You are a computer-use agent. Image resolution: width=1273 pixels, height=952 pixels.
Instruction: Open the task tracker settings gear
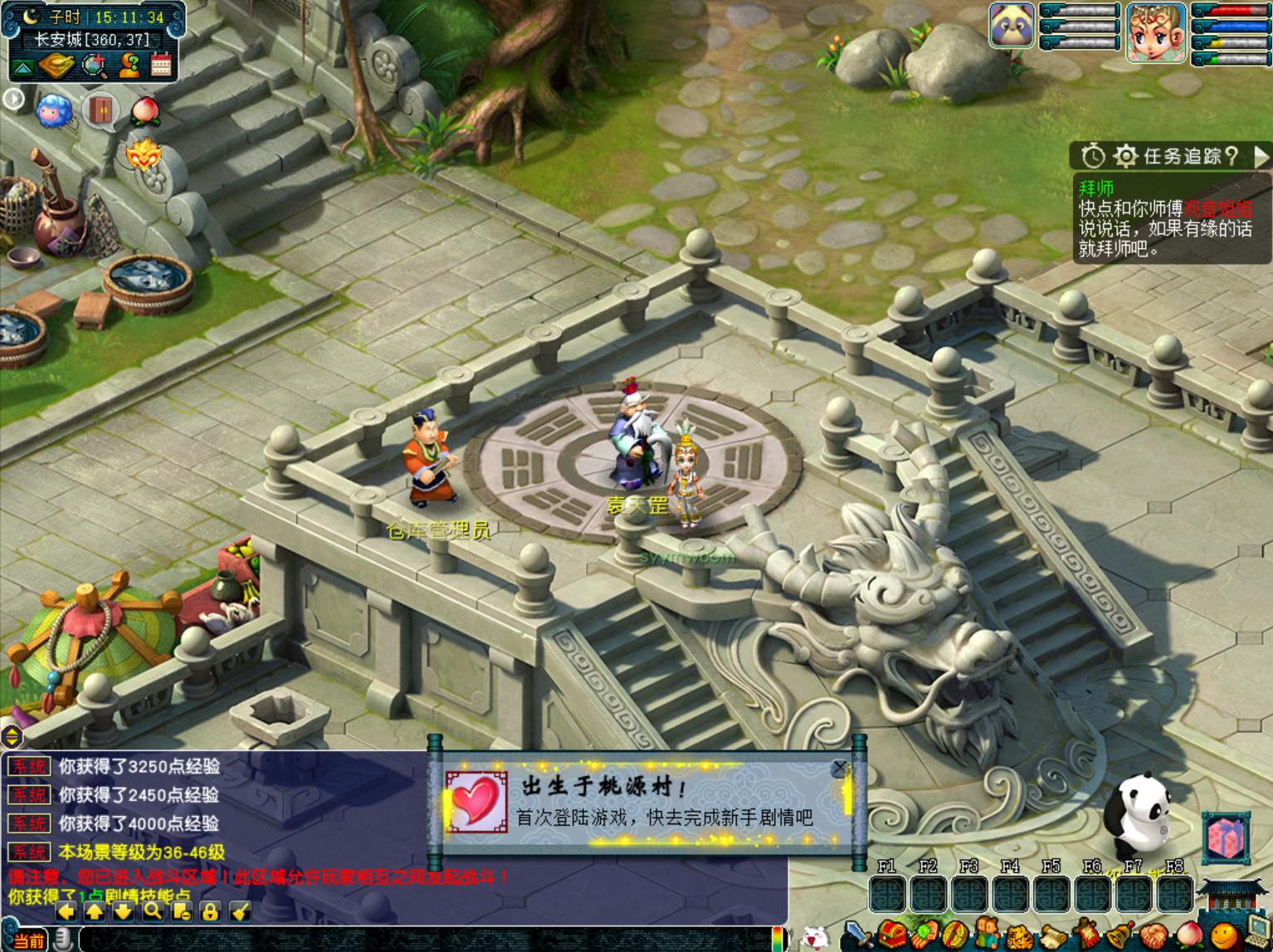pyautogui.click(x=1124, y=156)
